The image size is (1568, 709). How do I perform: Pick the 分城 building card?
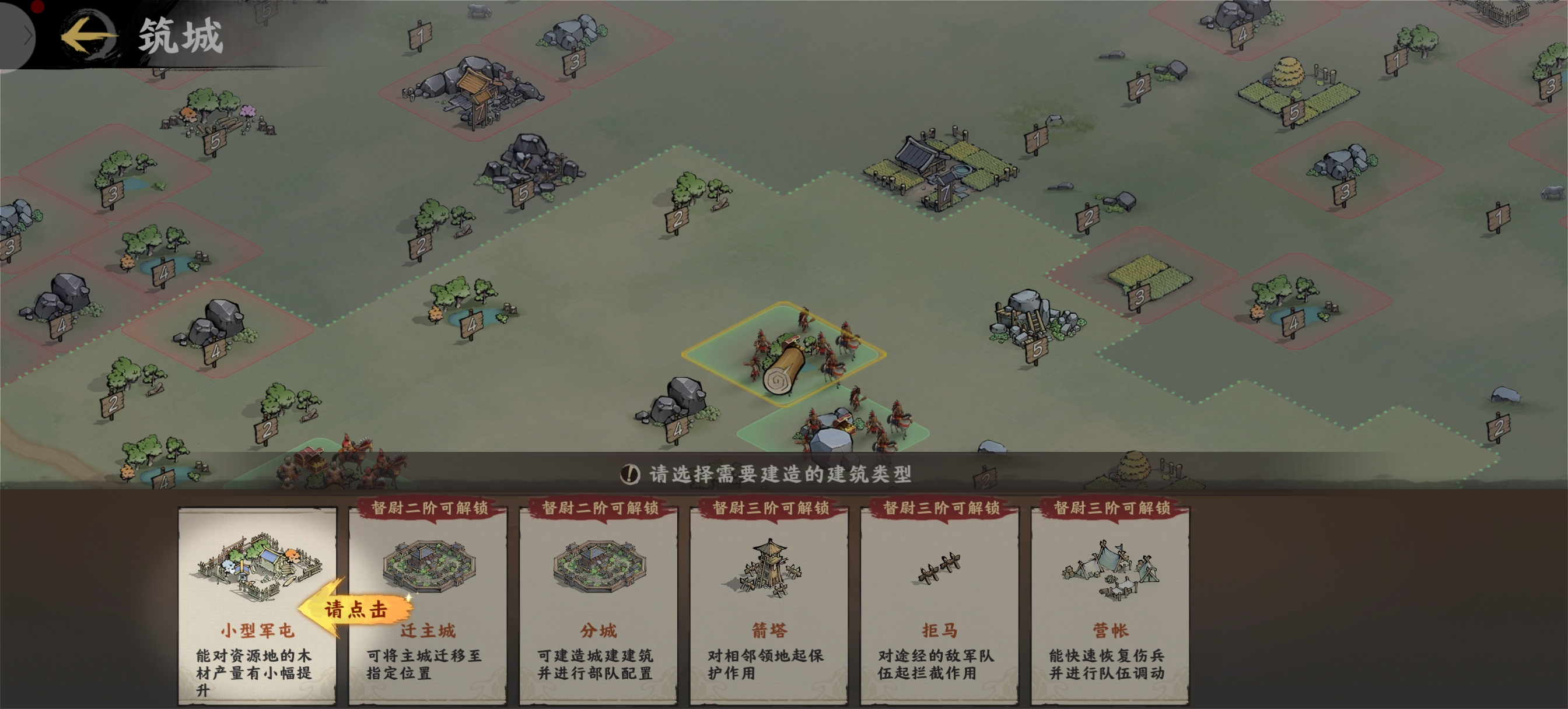[598, 605]
